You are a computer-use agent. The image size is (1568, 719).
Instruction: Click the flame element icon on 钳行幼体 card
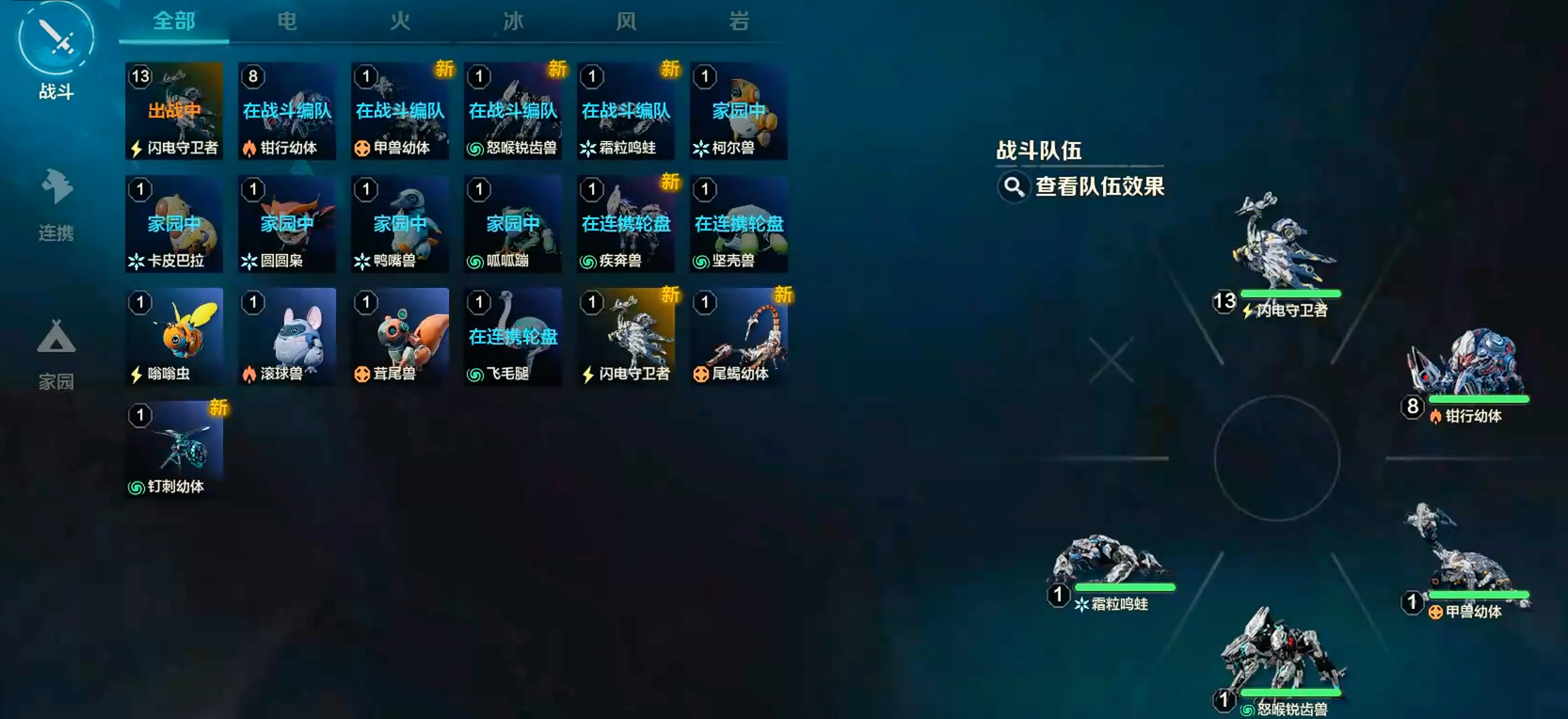point(248,148)
